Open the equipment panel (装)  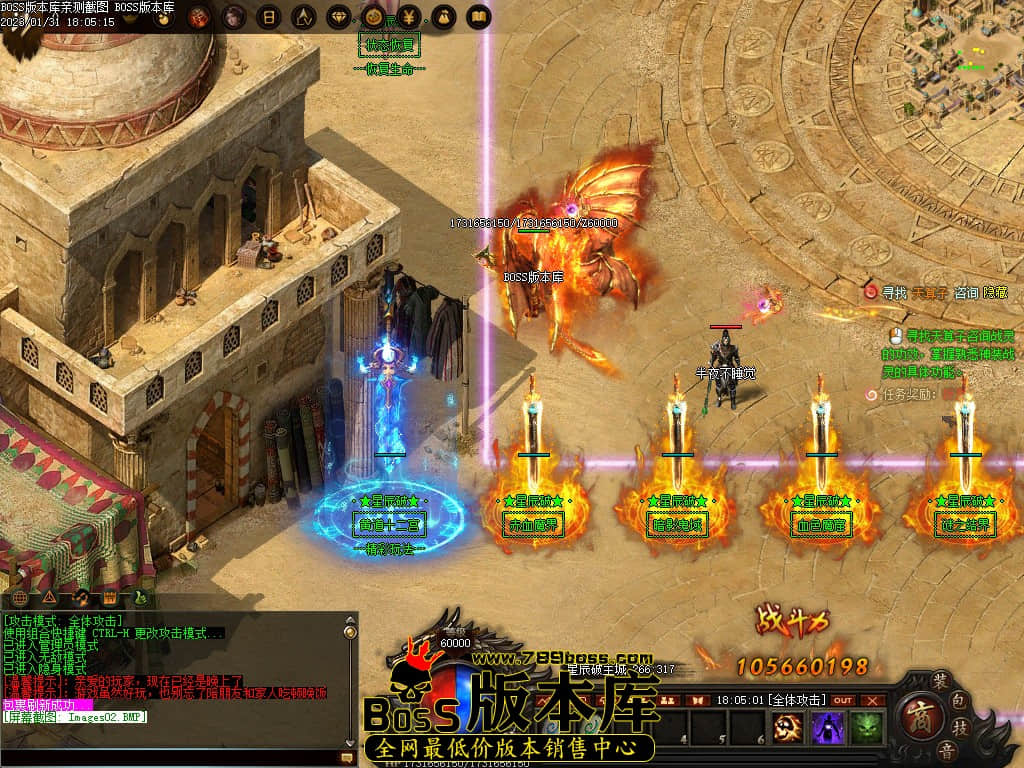[x=941, y=677]
